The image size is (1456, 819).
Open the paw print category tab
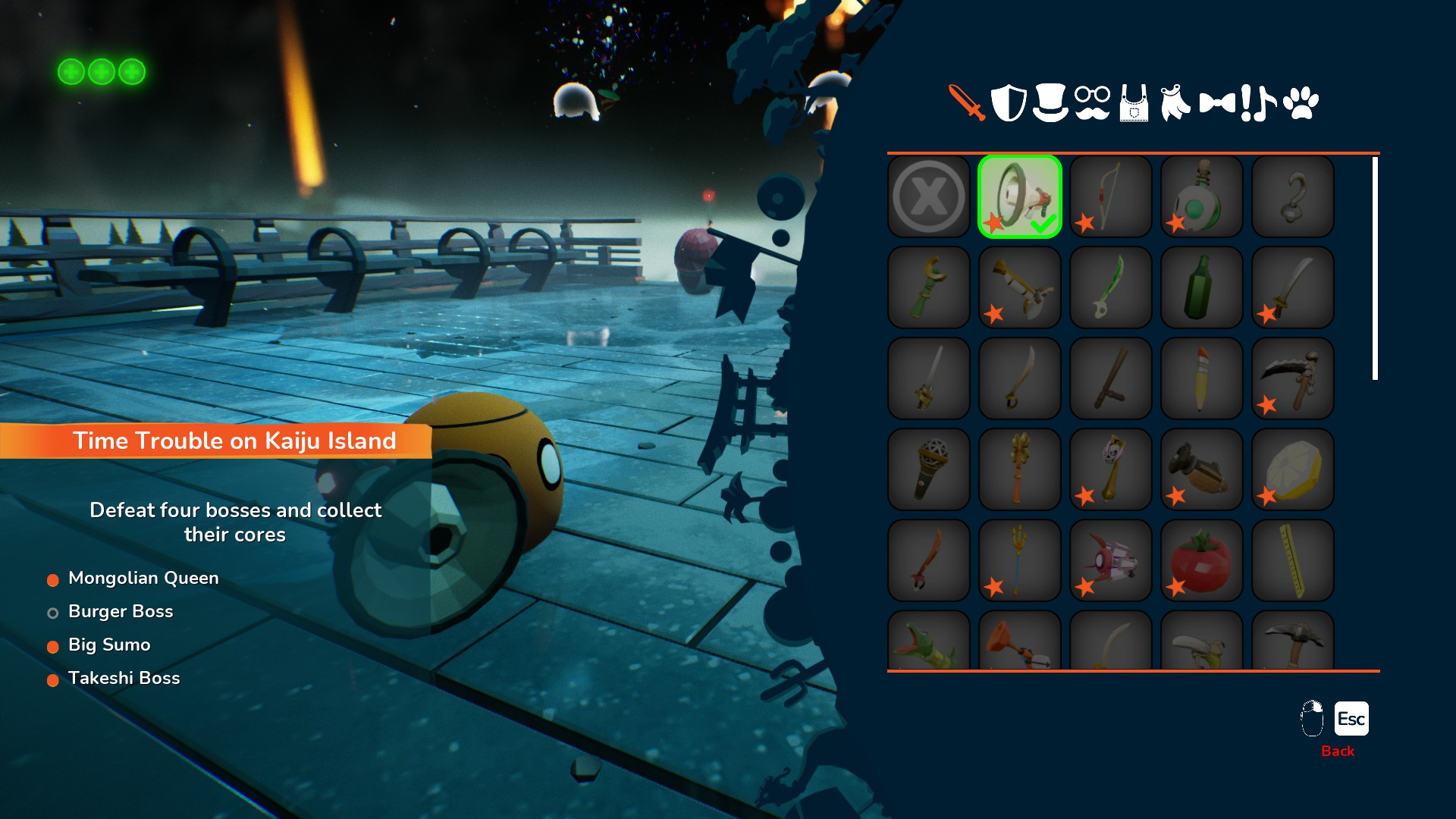click(x=1301, y=102)
